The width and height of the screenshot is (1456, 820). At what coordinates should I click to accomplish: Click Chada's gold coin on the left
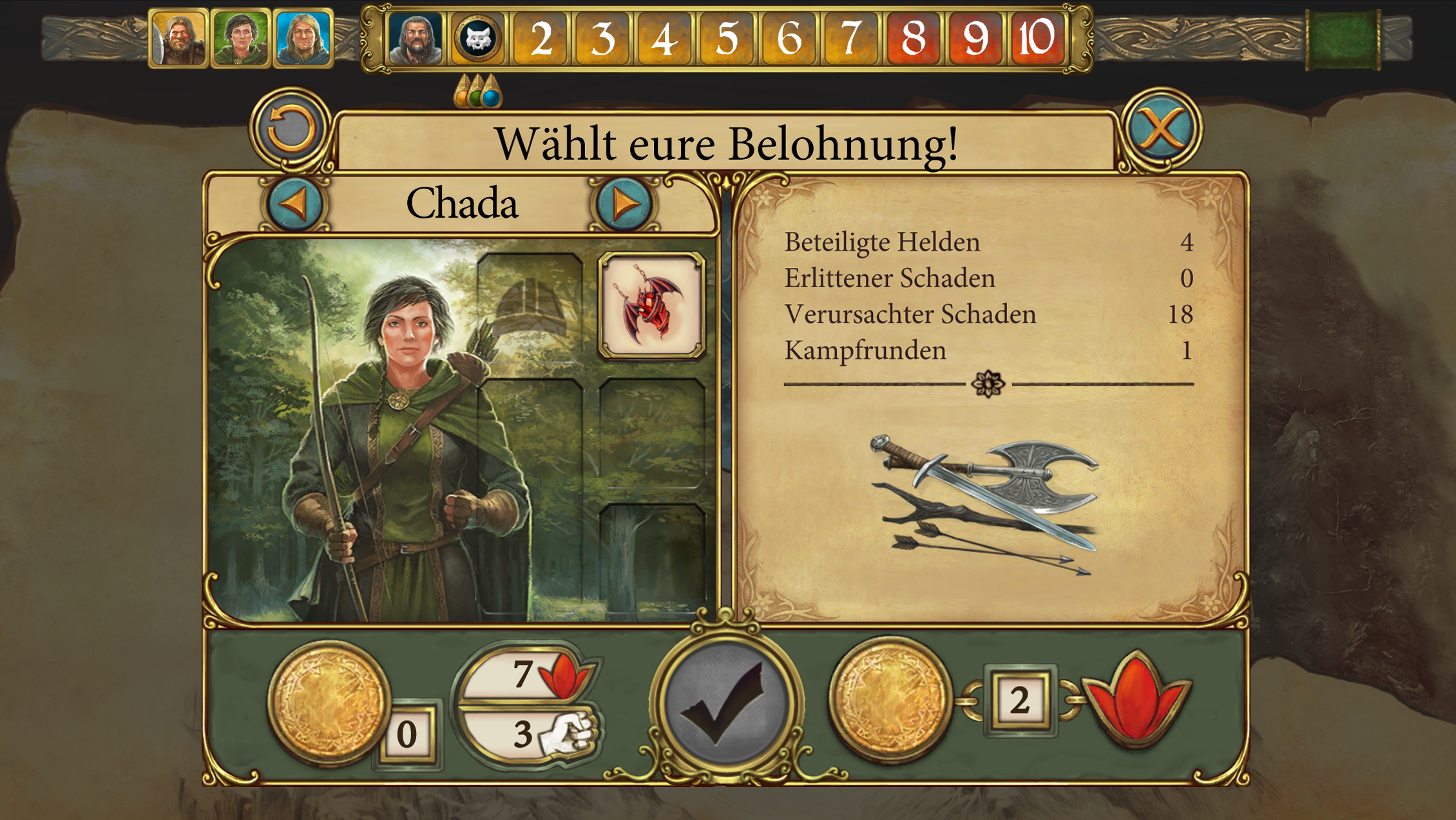point(329,702)
